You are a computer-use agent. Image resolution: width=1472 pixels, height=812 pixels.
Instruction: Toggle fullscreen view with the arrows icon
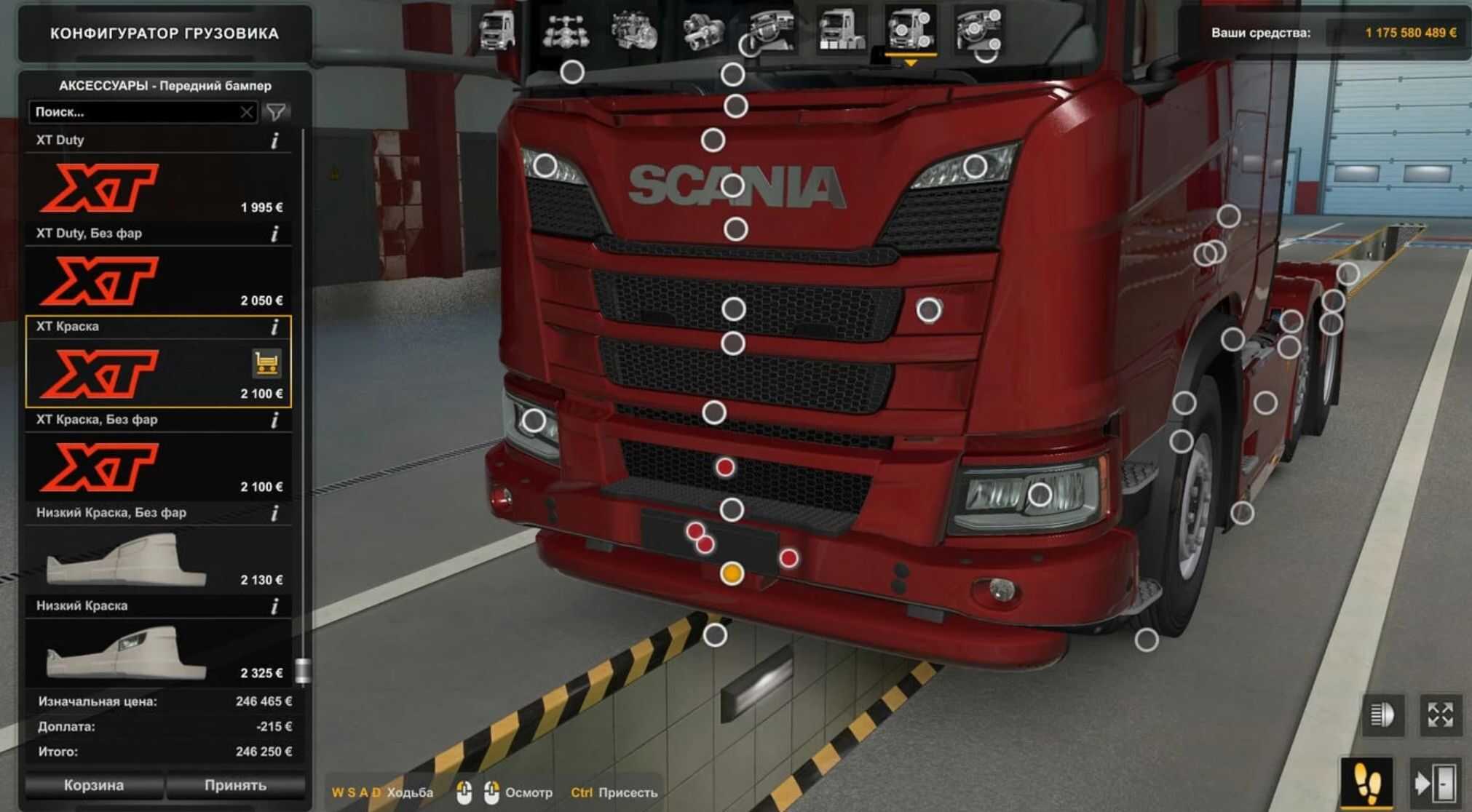click(x=1440, y=715)
